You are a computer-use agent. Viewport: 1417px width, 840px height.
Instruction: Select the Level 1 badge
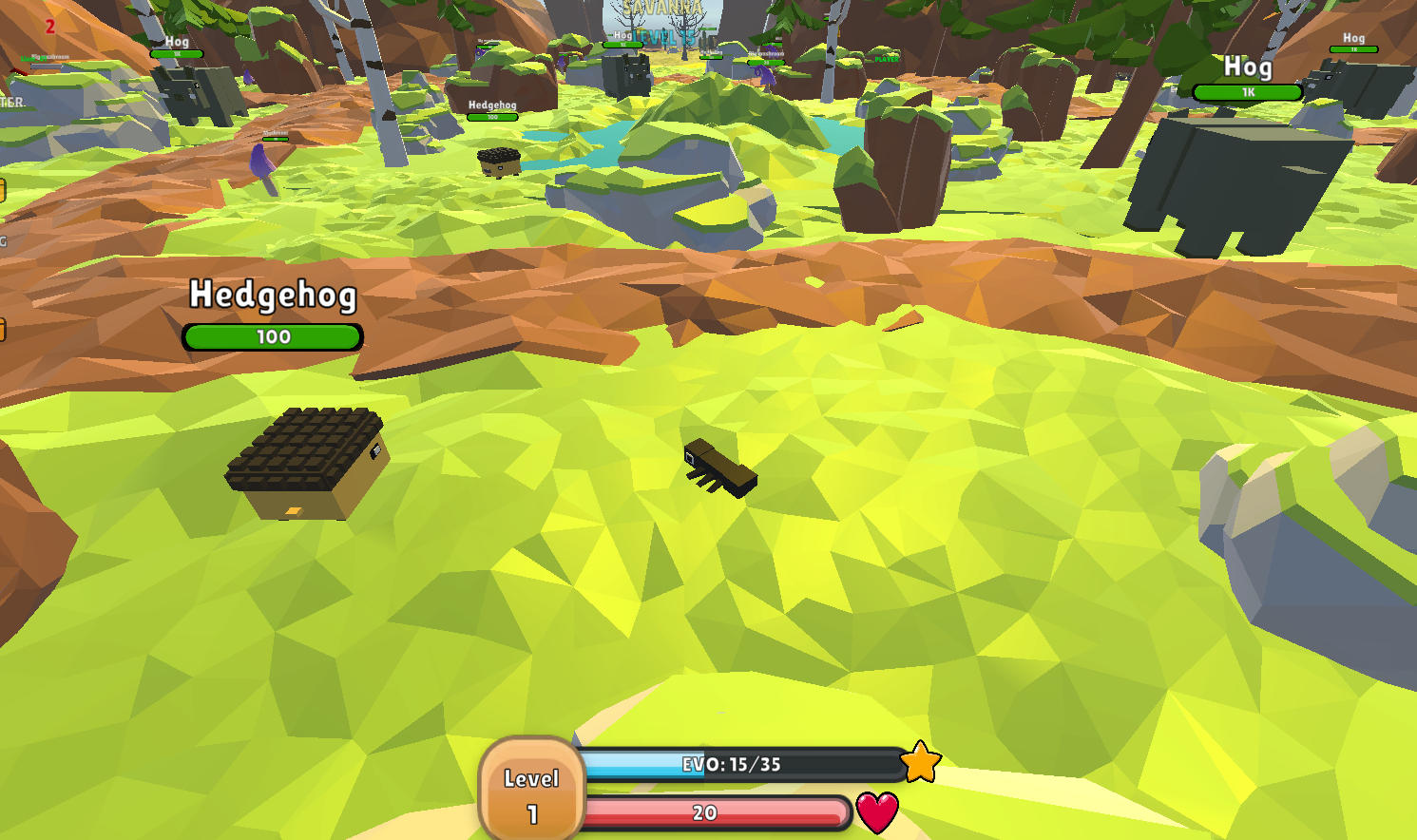pos(533,790)
